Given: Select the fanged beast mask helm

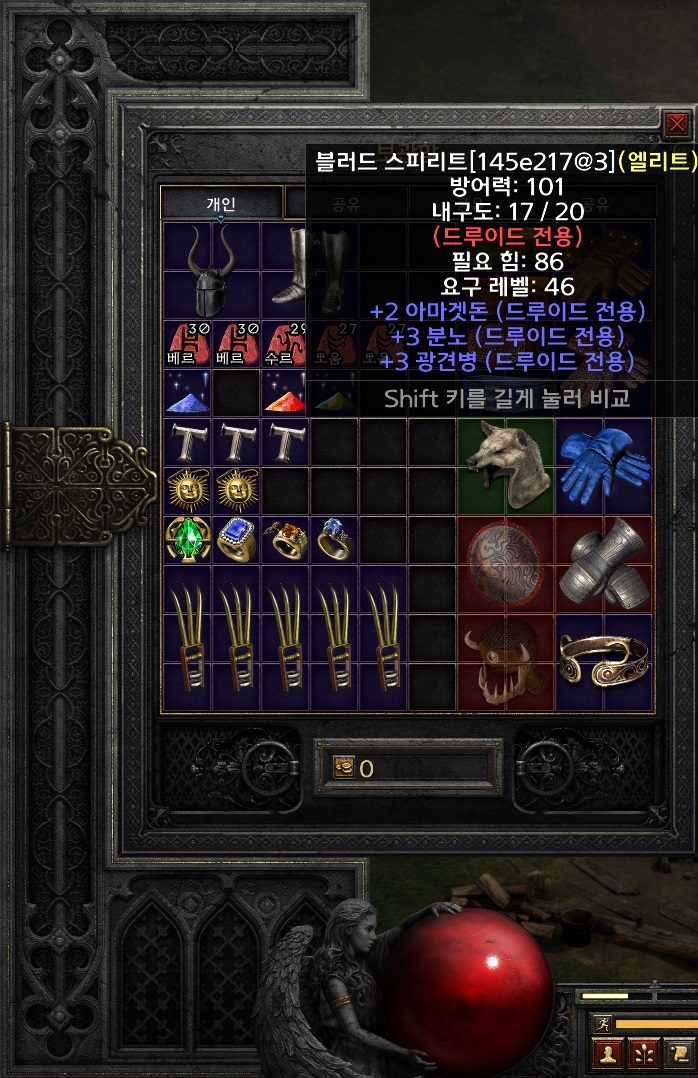Looking at the screenshot, I should click(505, 660).
